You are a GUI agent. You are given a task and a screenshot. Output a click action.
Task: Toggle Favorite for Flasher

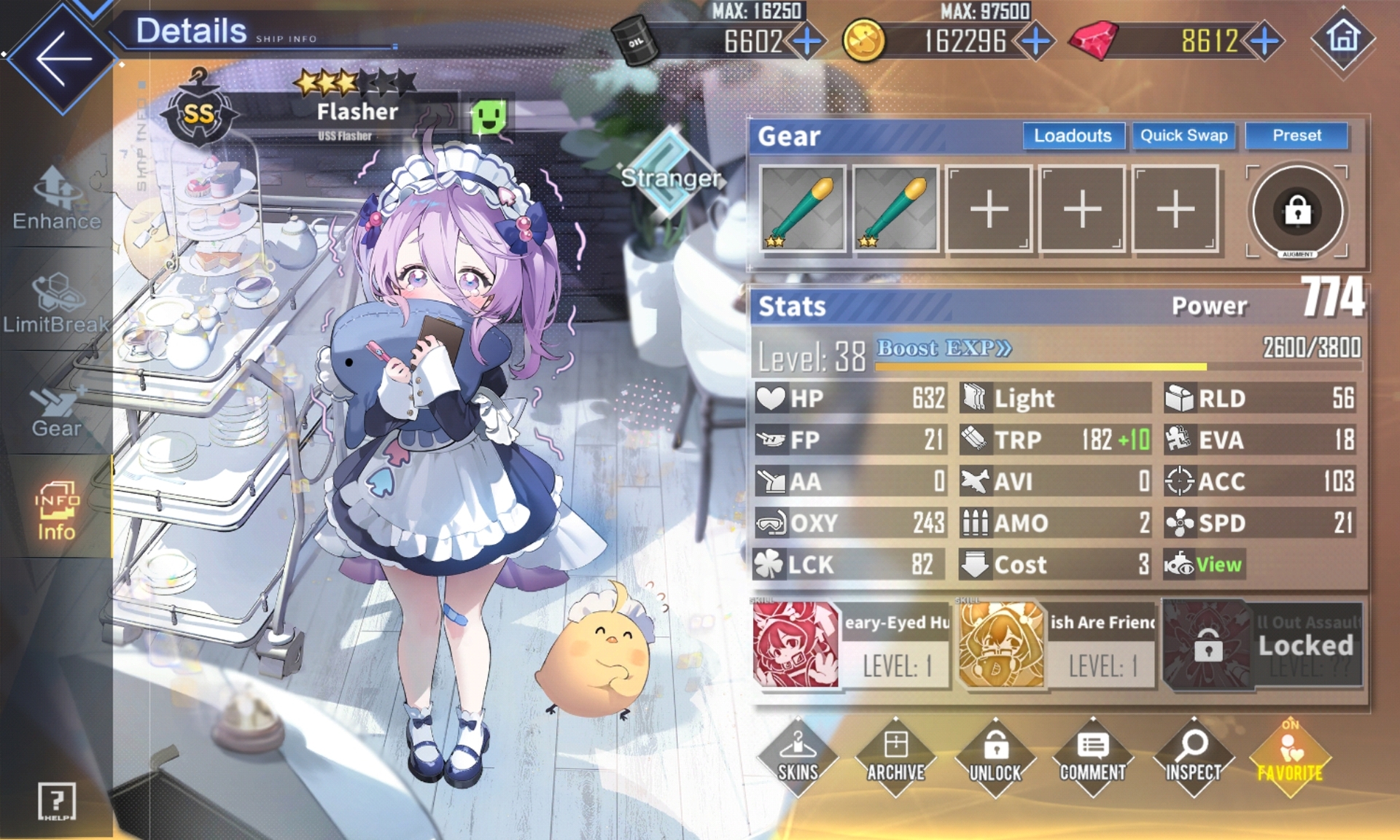pos(1290,757)
